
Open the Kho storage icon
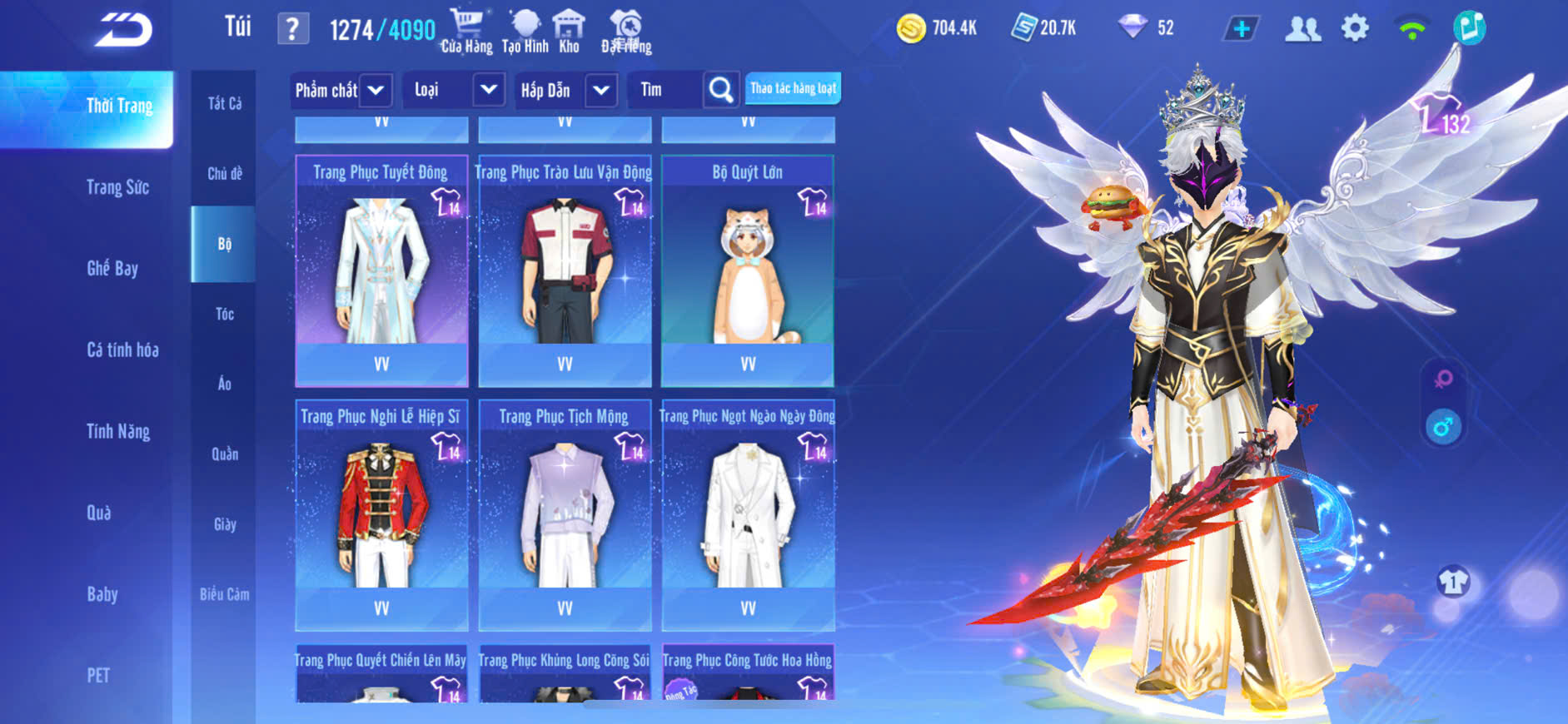coord(569,32)
